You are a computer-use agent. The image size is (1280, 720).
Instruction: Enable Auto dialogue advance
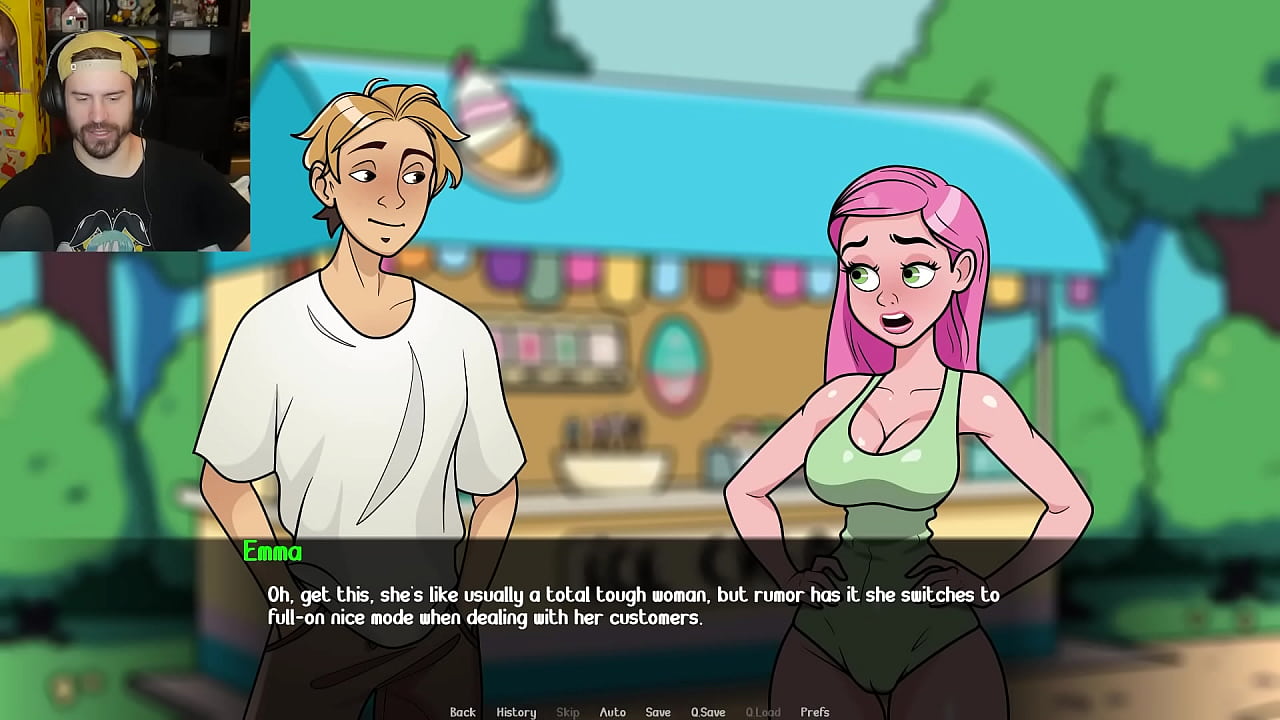pos(612,712)
